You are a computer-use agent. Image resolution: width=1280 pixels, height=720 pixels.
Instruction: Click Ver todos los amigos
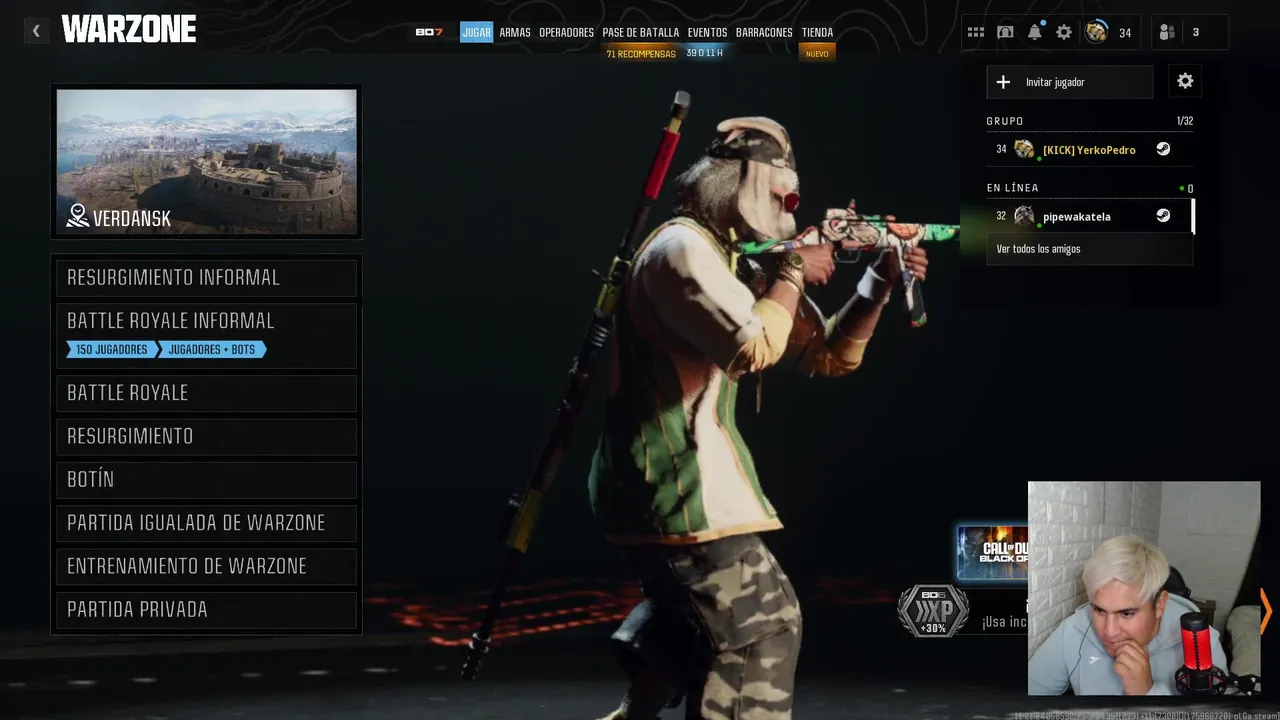tap(1039, 249)
